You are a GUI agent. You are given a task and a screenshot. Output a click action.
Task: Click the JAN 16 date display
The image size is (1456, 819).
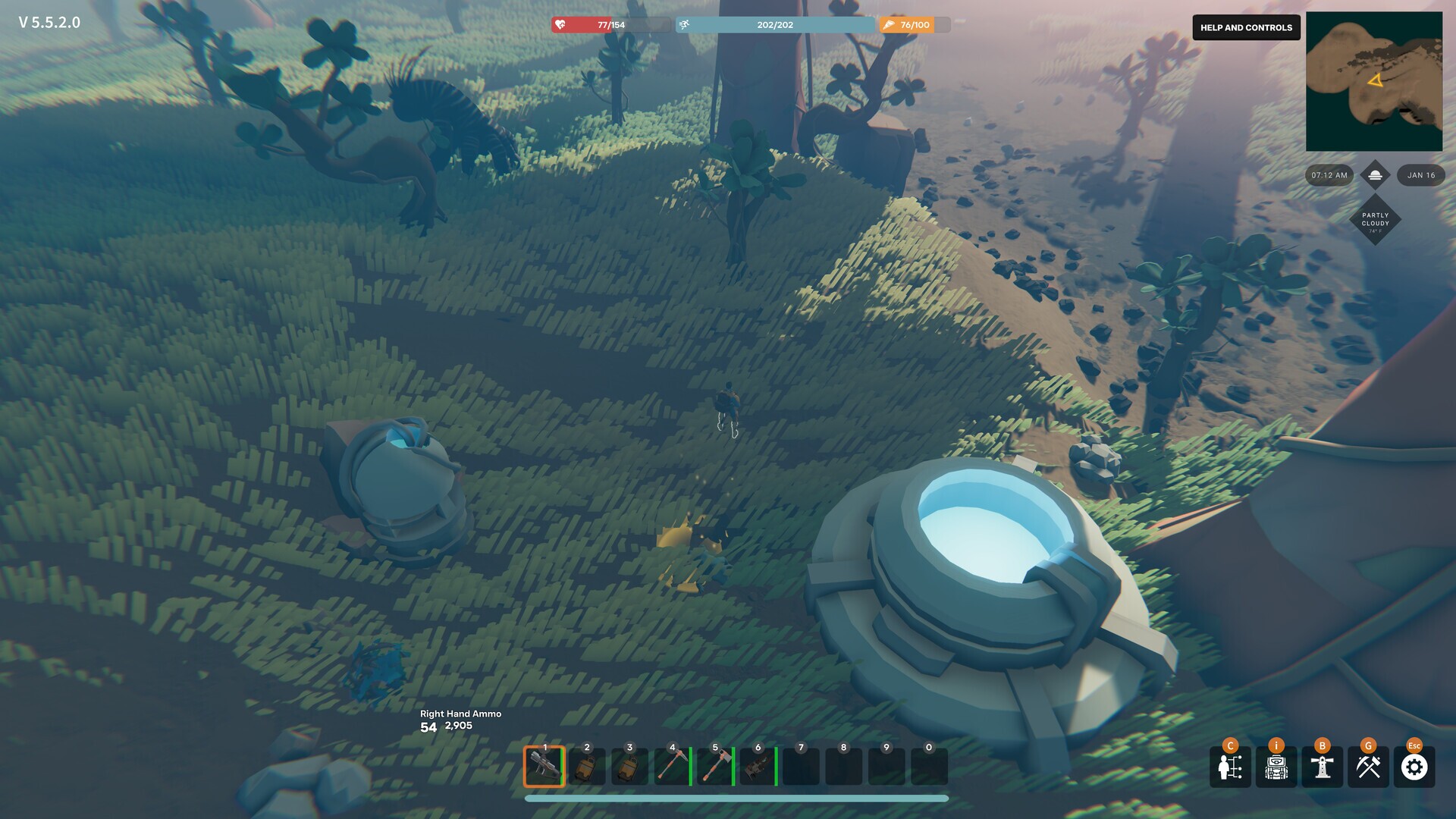[1422, 175]
